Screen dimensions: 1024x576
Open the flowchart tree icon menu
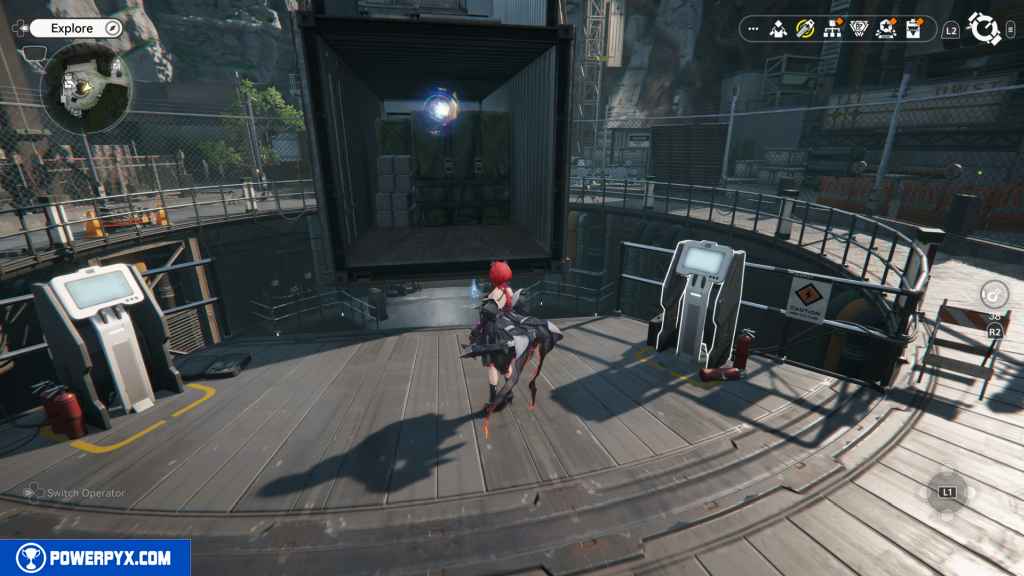tap(832, 29)
